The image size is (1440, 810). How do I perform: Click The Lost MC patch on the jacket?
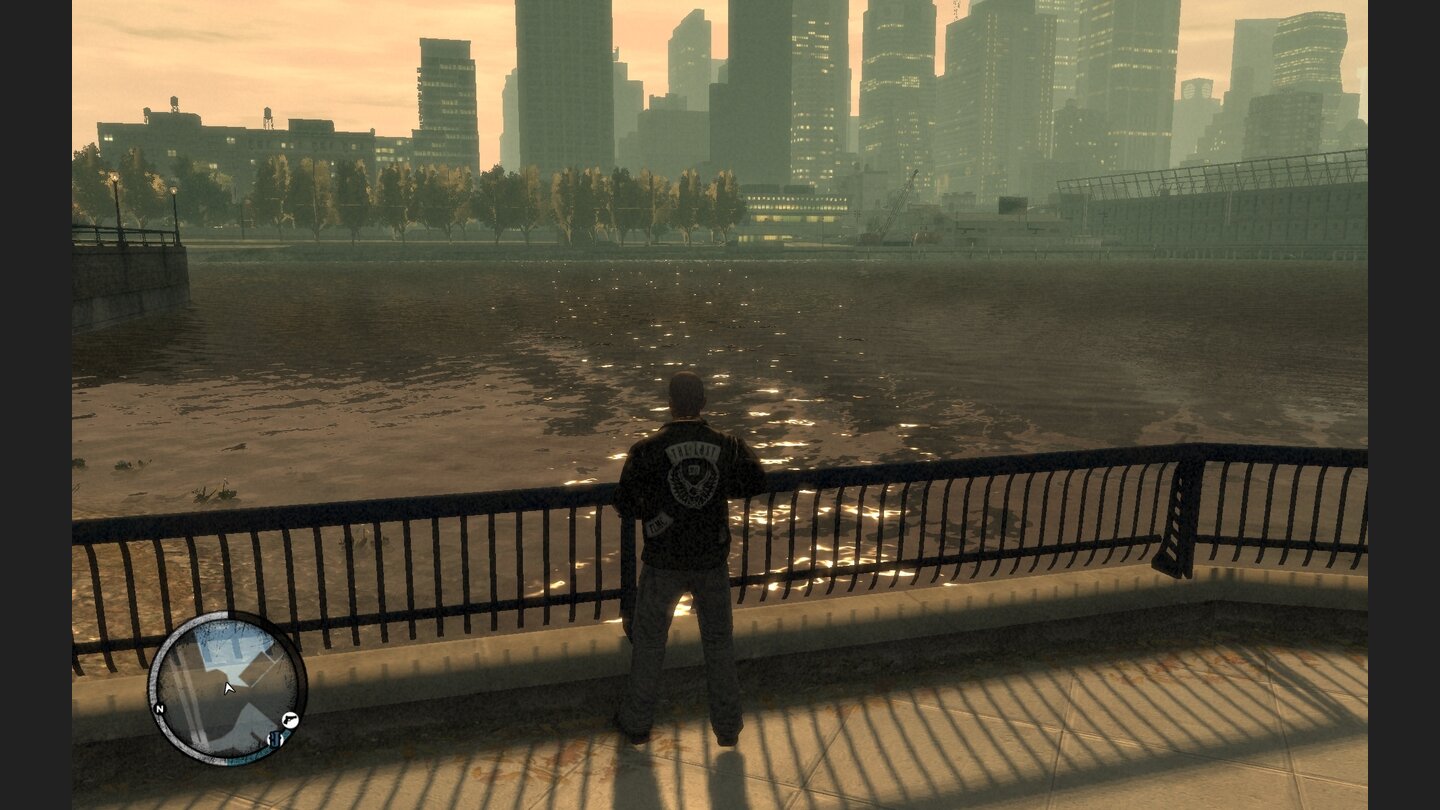(691, 452)
